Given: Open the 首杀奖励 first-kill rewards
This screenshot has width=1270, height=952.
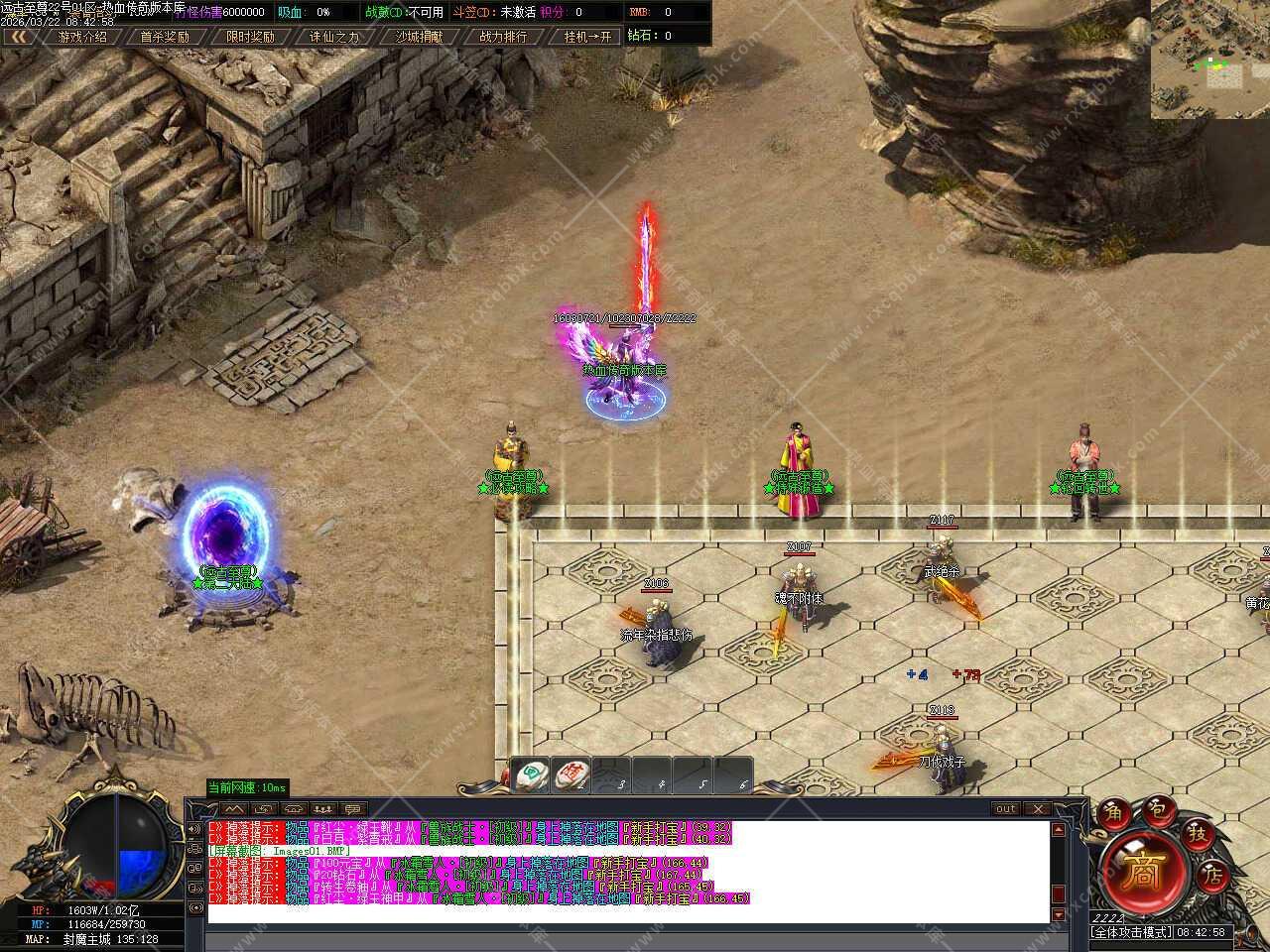Looking at the screenshot, I should 164,37.
